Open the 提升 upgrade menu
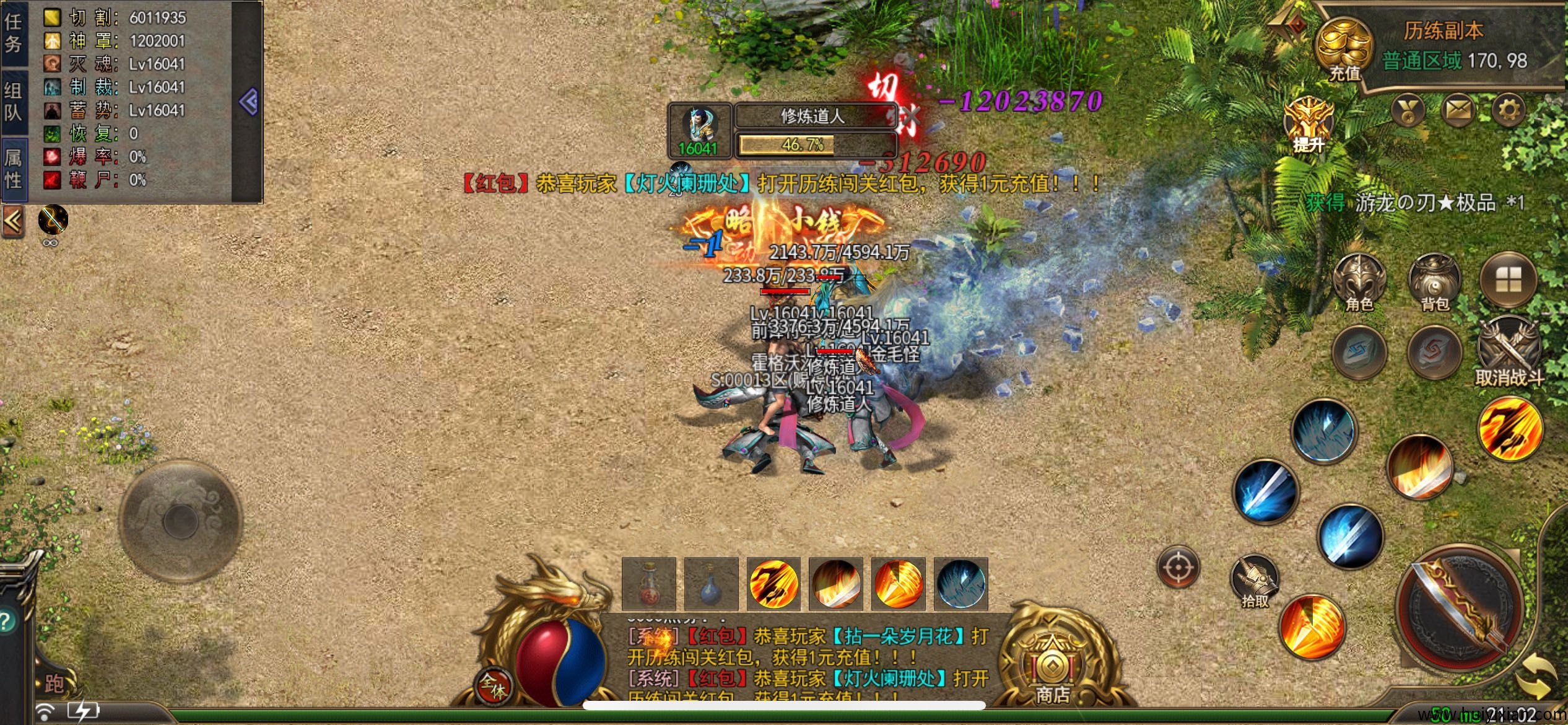 pos(1308,124)
